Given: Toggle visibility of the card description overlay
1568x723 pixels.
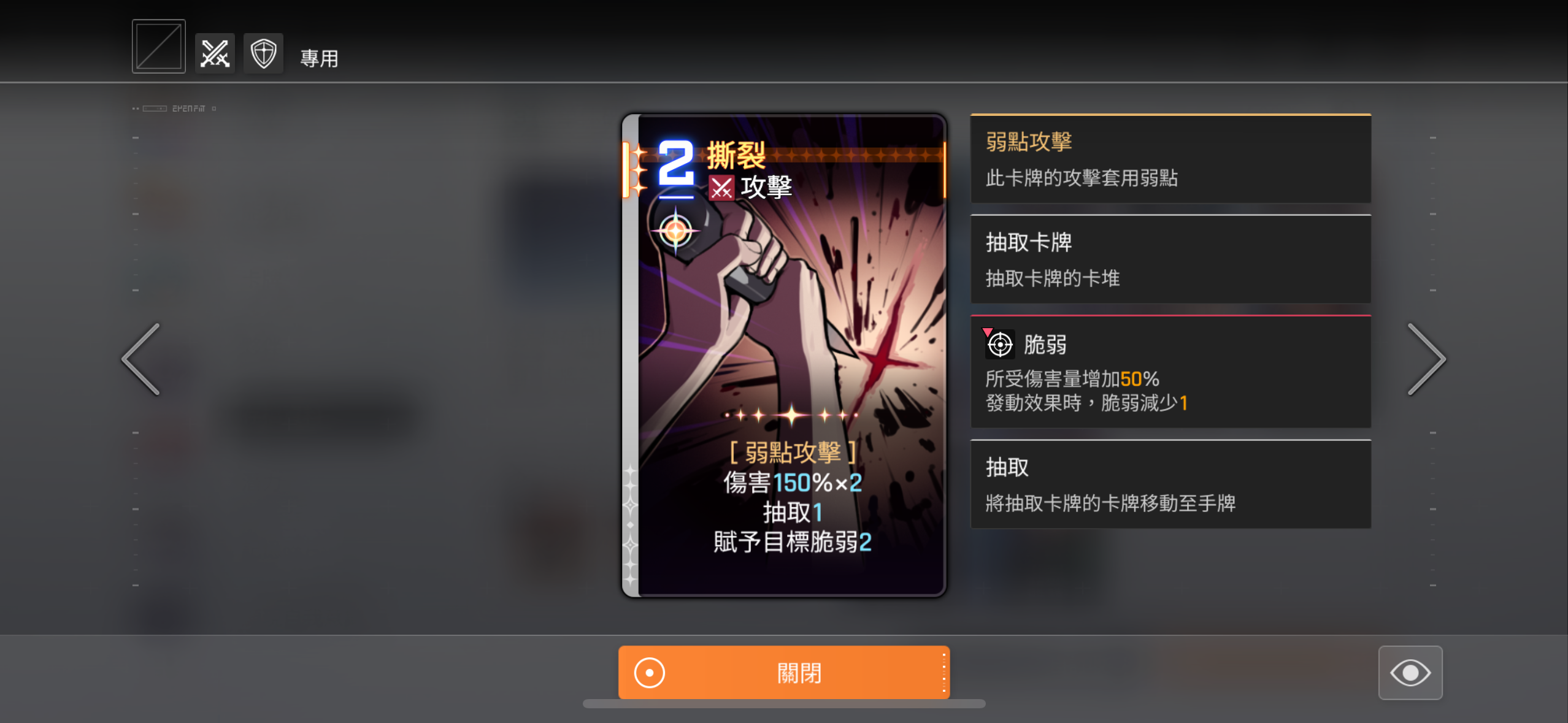Looking at the screenshot, I should 1410,672.
